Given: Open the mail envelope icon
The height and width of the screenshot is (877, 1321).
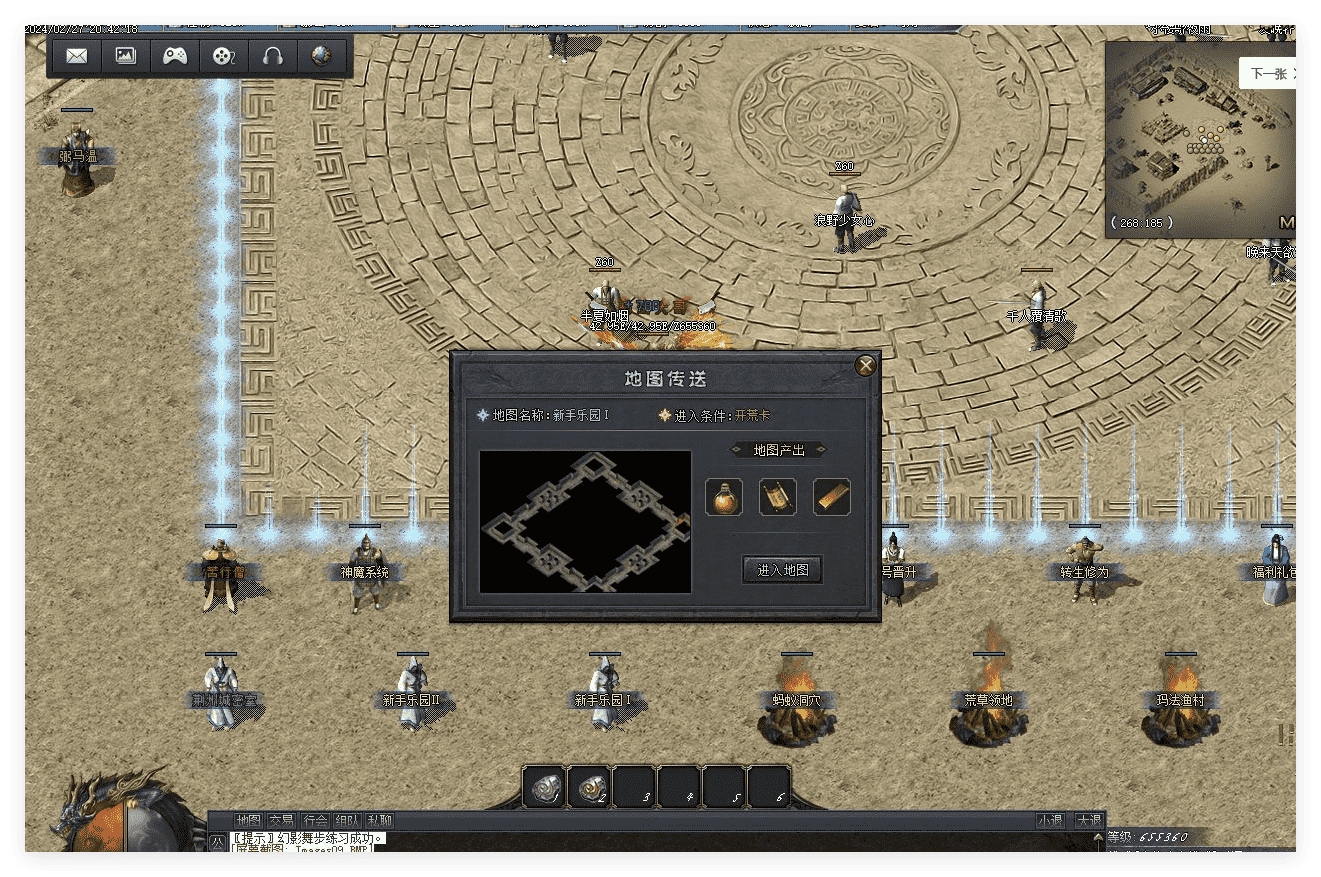Looking at the screenshot, I should pyautogui.click(x=76, y=56).
